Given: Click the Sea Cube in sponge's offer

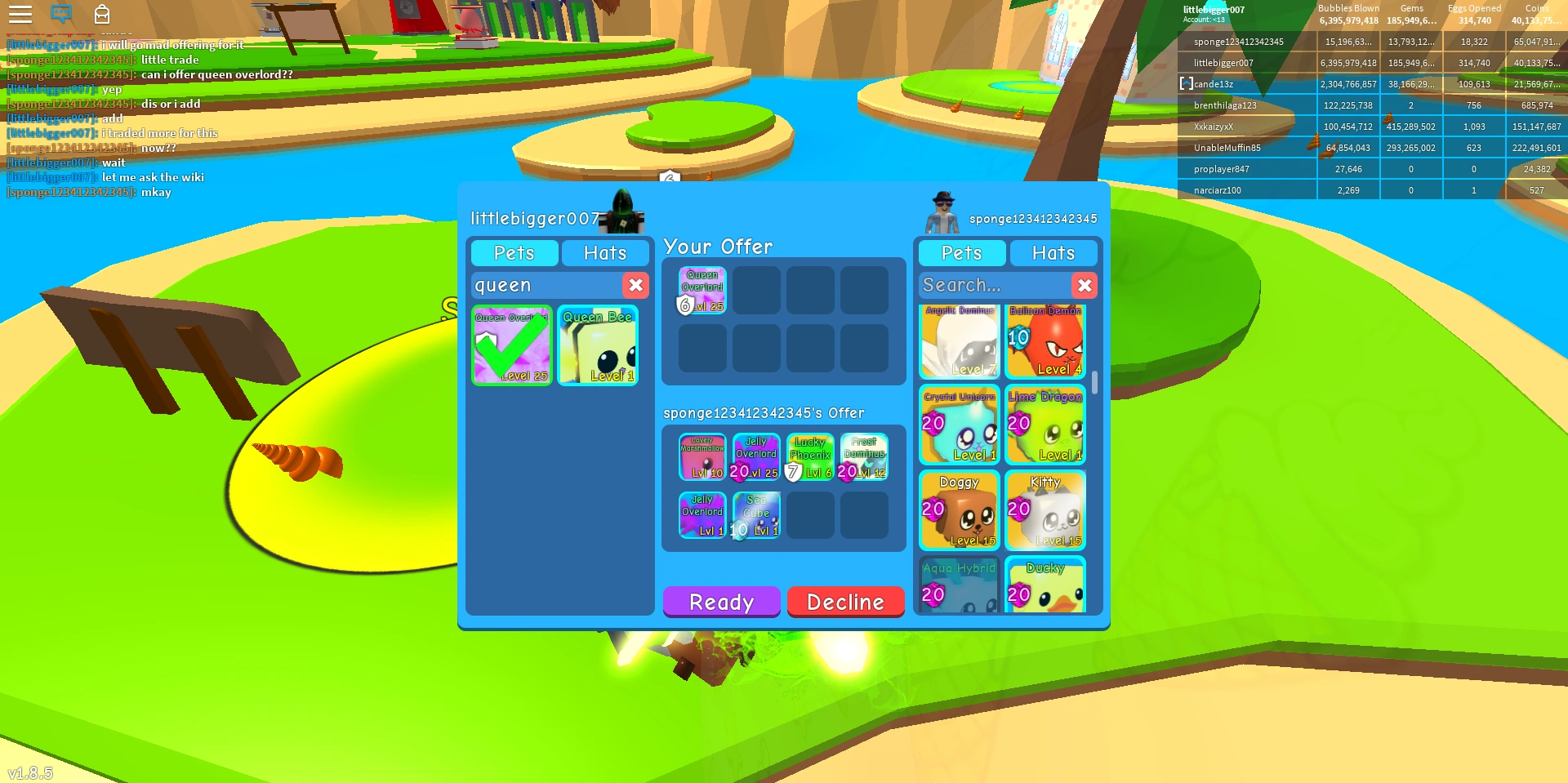Looking at the screenshot, I should (756, 514).
